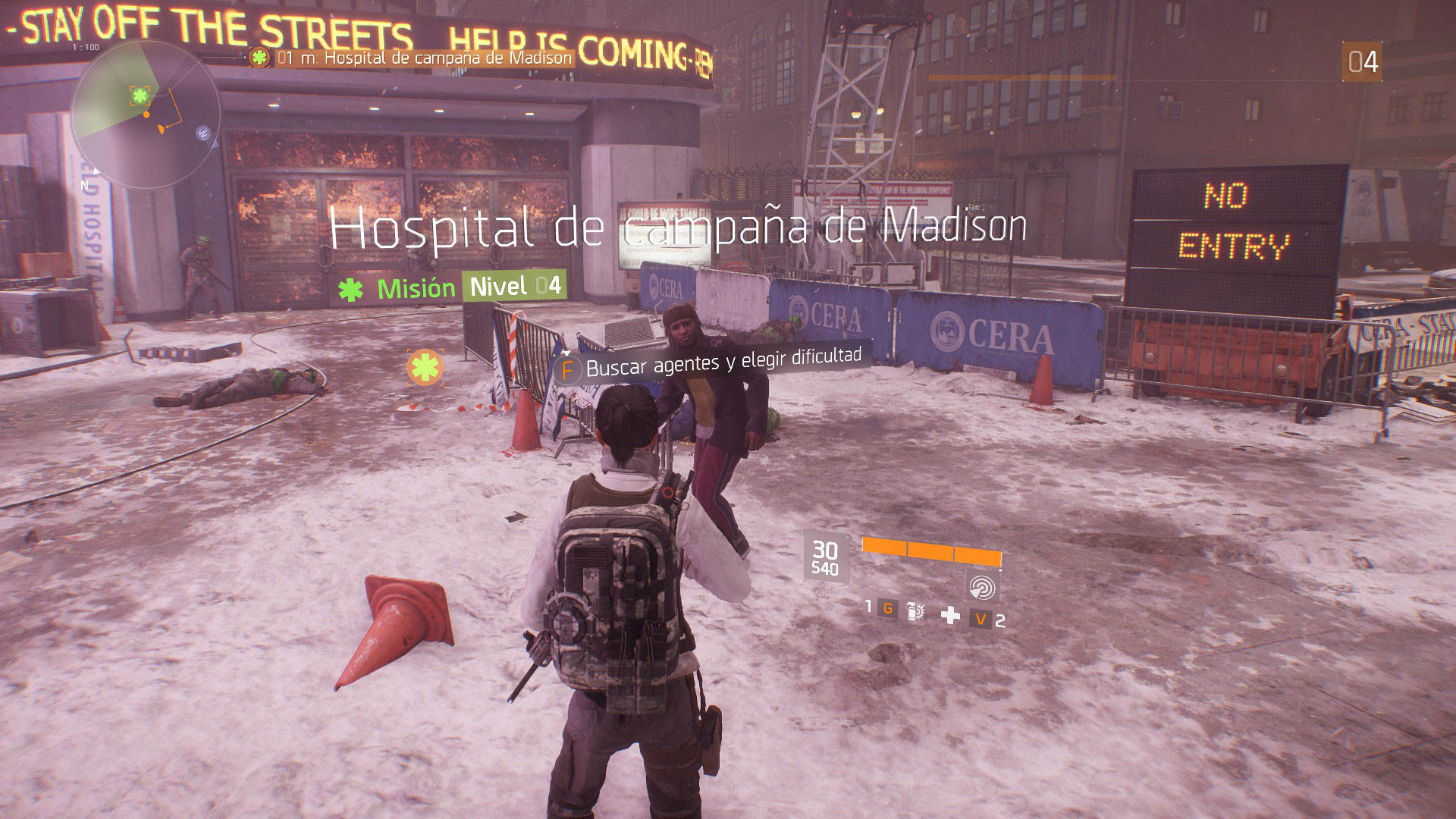Use the medkit cross icon
1456x819 pixels.
click(x=949, y=616)
